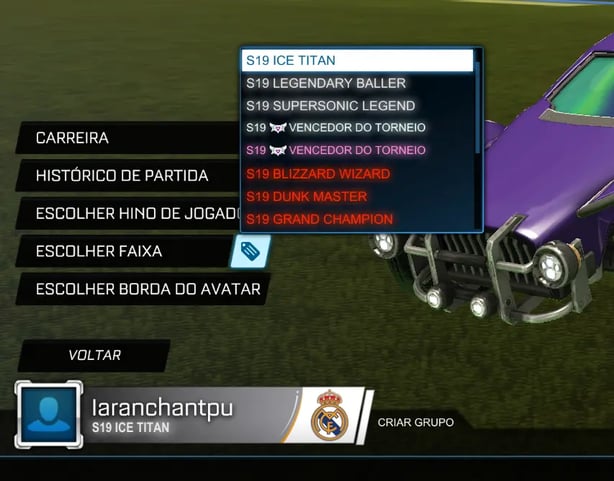The height and width of the screenshot is (481, 614).
Task: Open Histórico de Partida
Action: click(x=122, y=176)
